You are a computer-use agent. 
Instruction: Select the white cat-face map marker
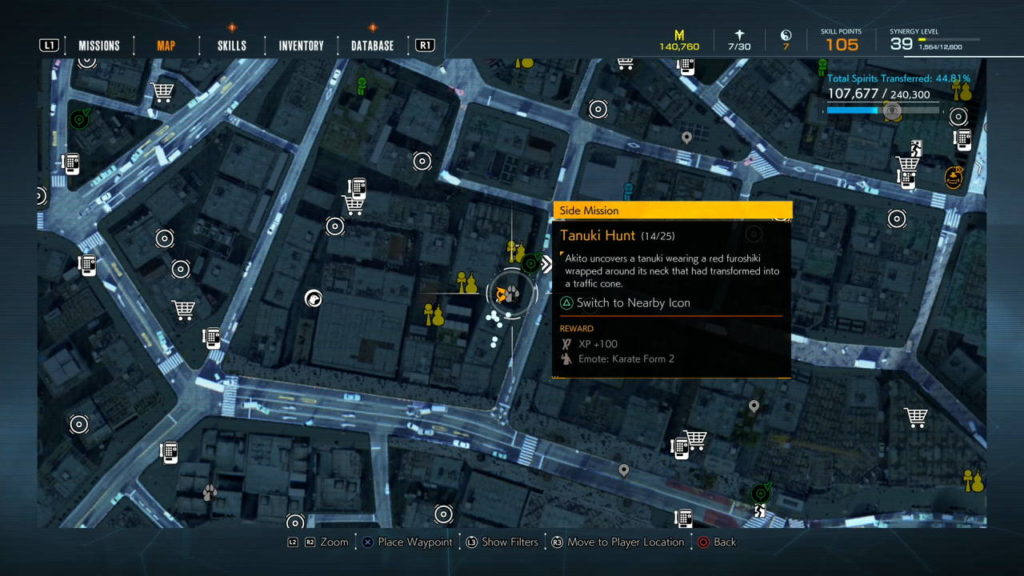(313, 298)
